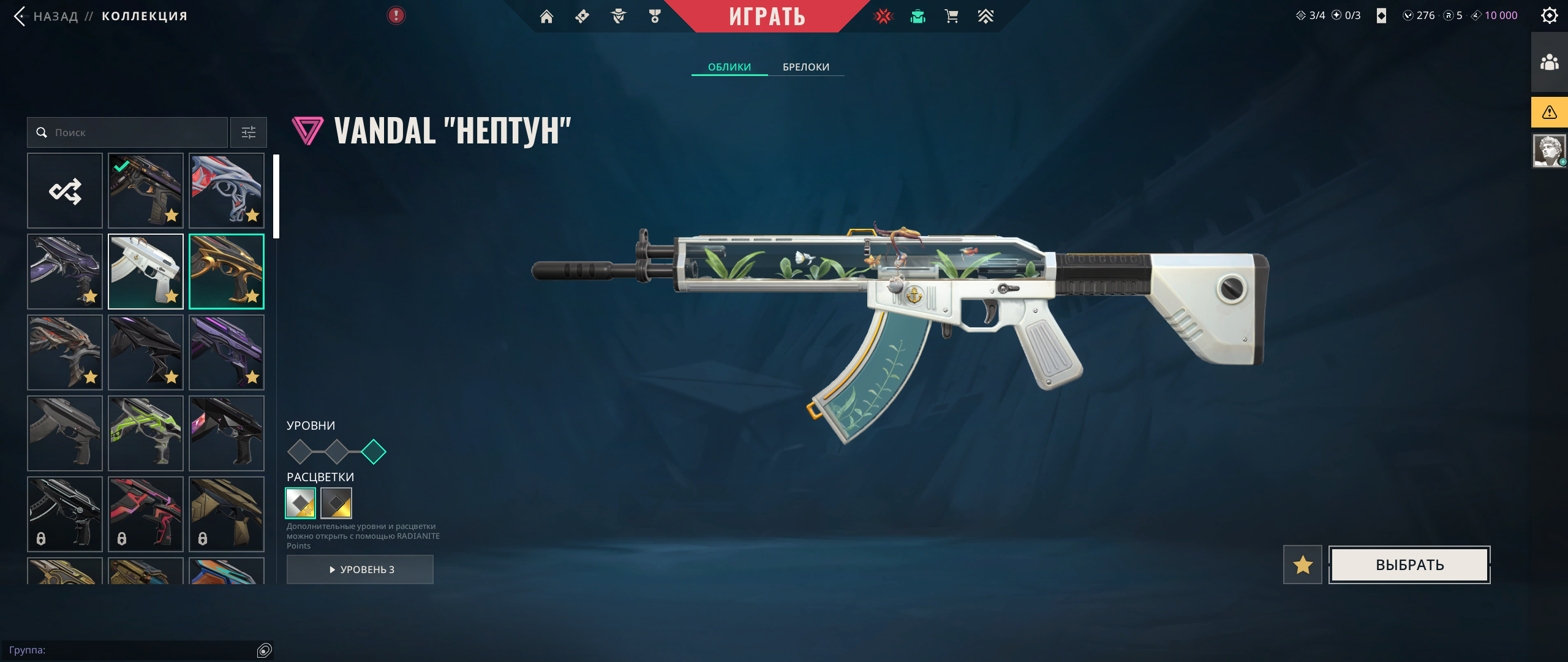This screenshot has width=1568, height=662.
Task: Open the friends social panel
Action: point(1549,62)
